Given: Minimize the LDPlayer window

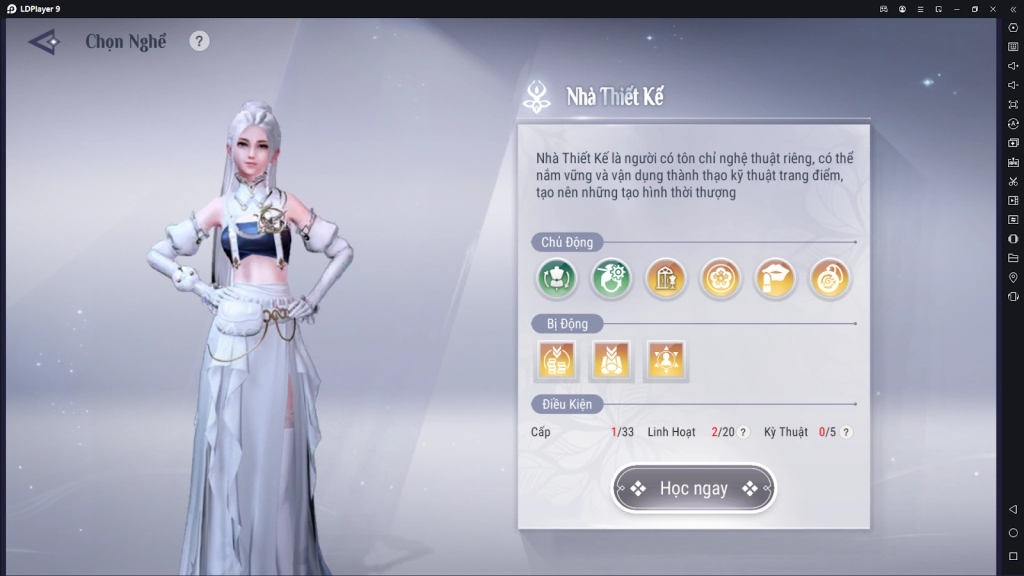Looking at the screenshot, I should click(956, 8).
